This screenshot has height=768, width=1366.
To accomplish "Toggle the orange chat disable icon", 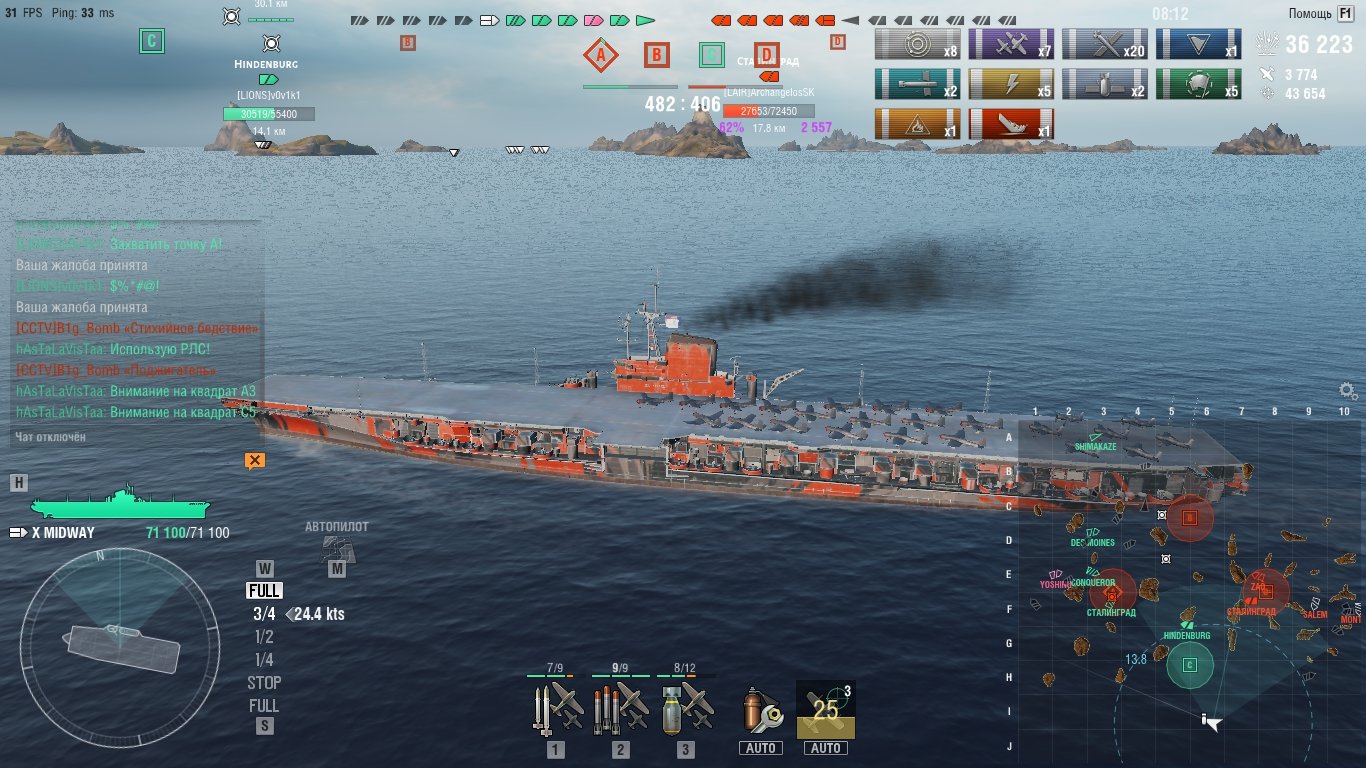I will [x=255, y=460].
